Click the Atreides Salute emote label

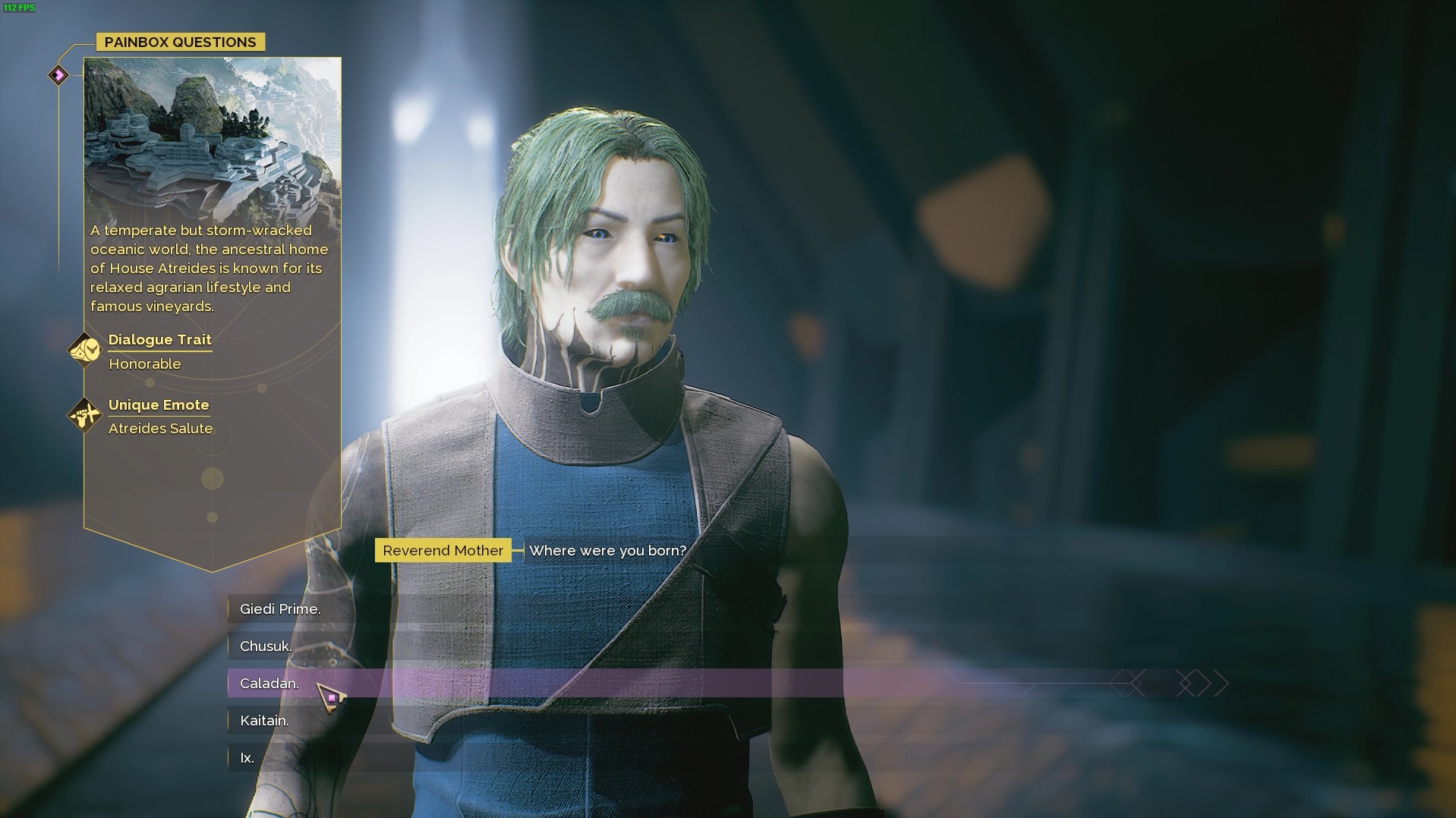(x=160, y=429)
